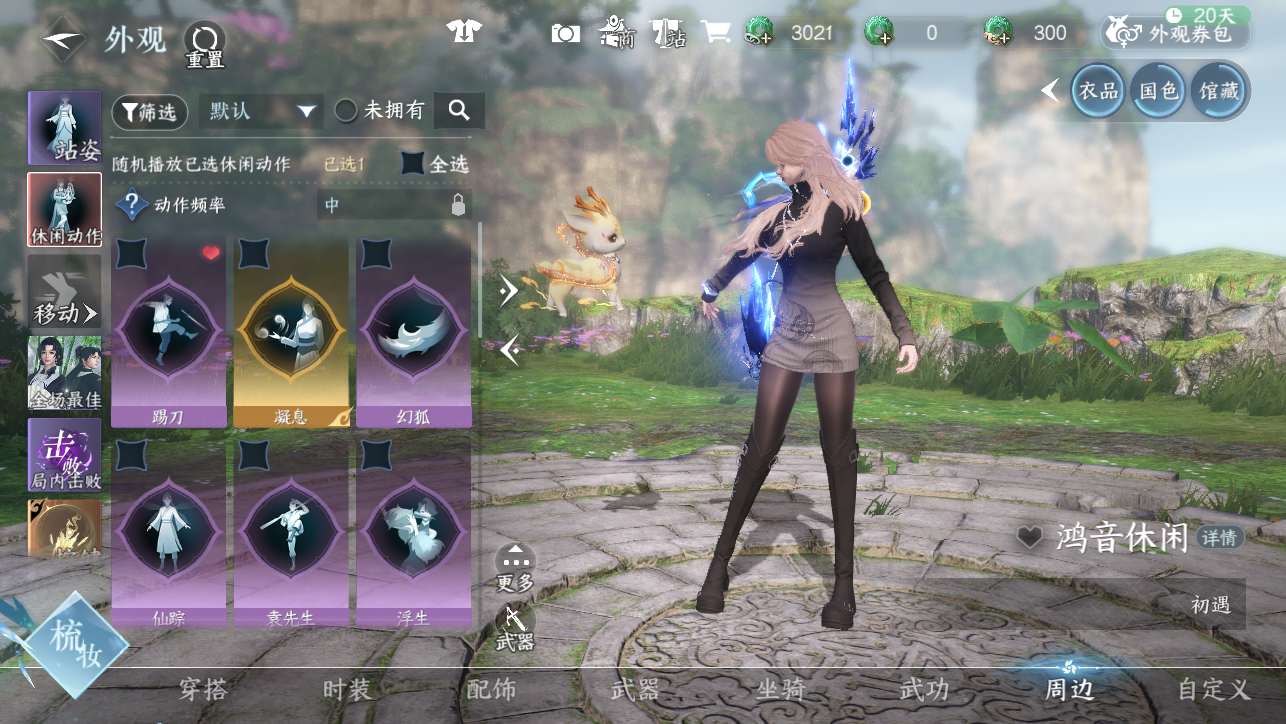Reset appearance with the 重置 button
This screenshot has height=724, width=1286.
(x=204, y=44)
